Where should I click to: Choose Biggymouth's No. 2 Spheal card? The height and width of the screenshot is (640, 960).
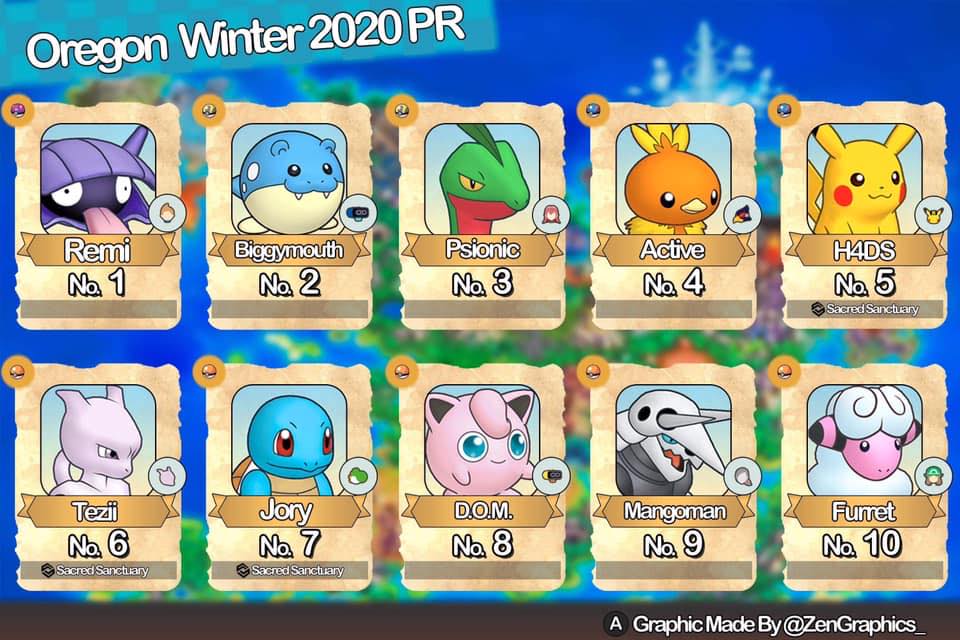coord(288,212)
